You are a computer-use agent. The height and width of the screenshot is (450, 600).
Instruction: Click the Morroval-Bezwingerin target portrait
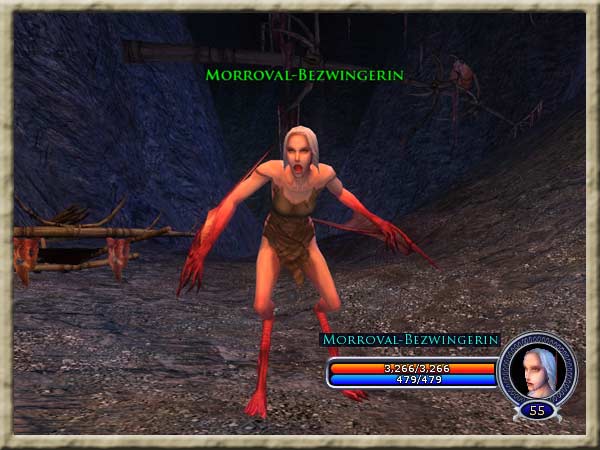pos(537,368)
